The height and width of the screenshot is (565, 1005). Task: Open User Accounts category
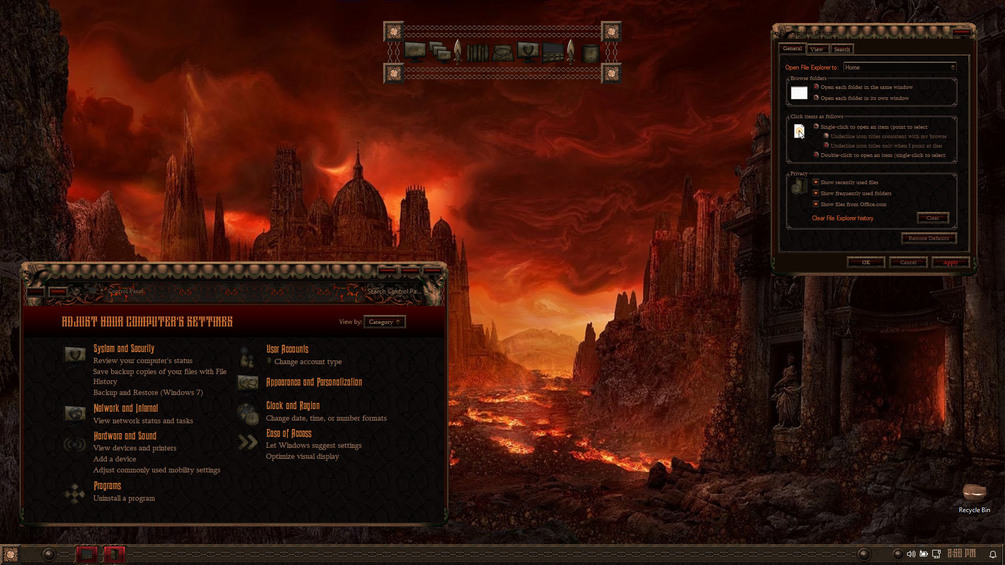tap(287, 349)
